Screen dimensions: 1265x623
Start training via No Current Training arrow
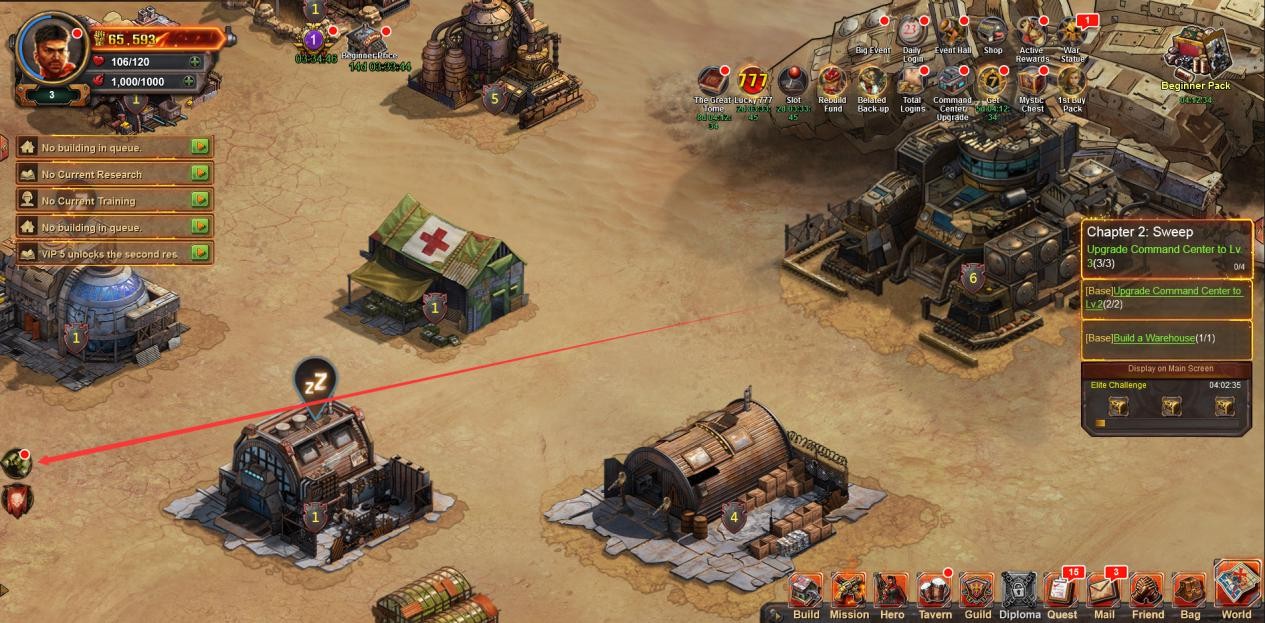(x=201, y=200)
